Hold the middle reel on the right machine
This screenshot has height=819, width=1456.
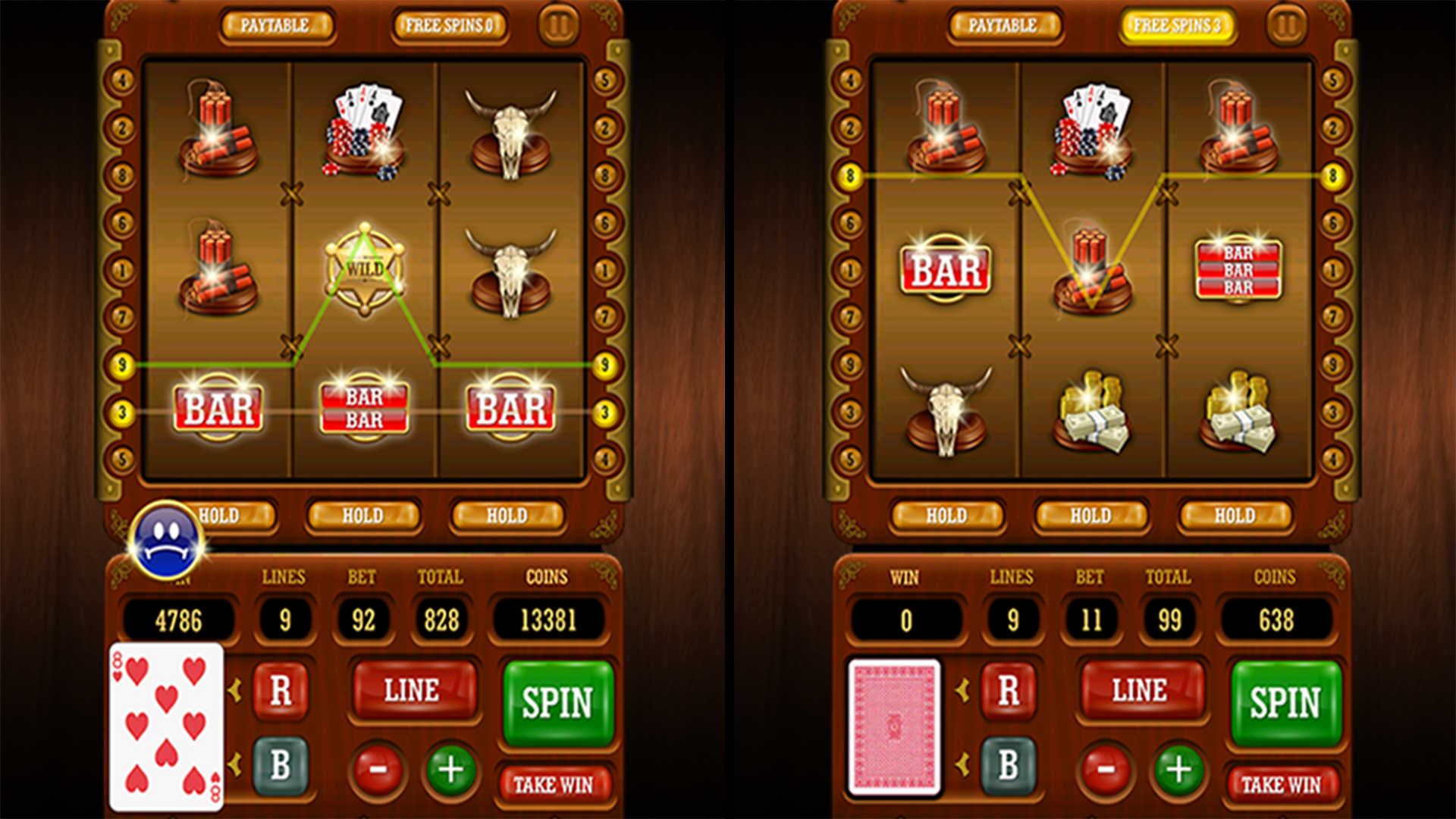[1090, 516]
